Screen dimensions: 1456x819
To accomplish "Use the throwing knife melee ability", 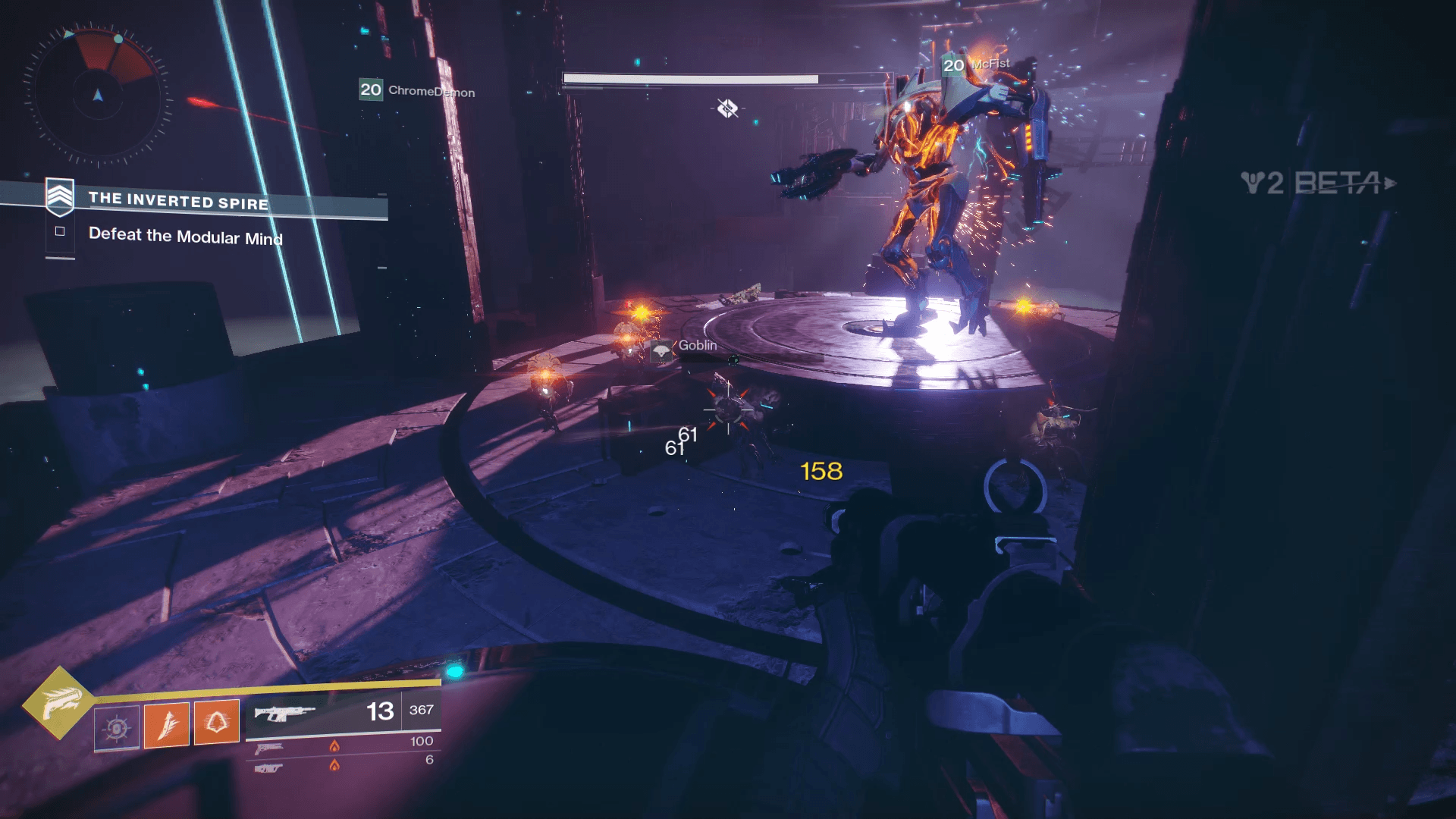I will [167, 724].
